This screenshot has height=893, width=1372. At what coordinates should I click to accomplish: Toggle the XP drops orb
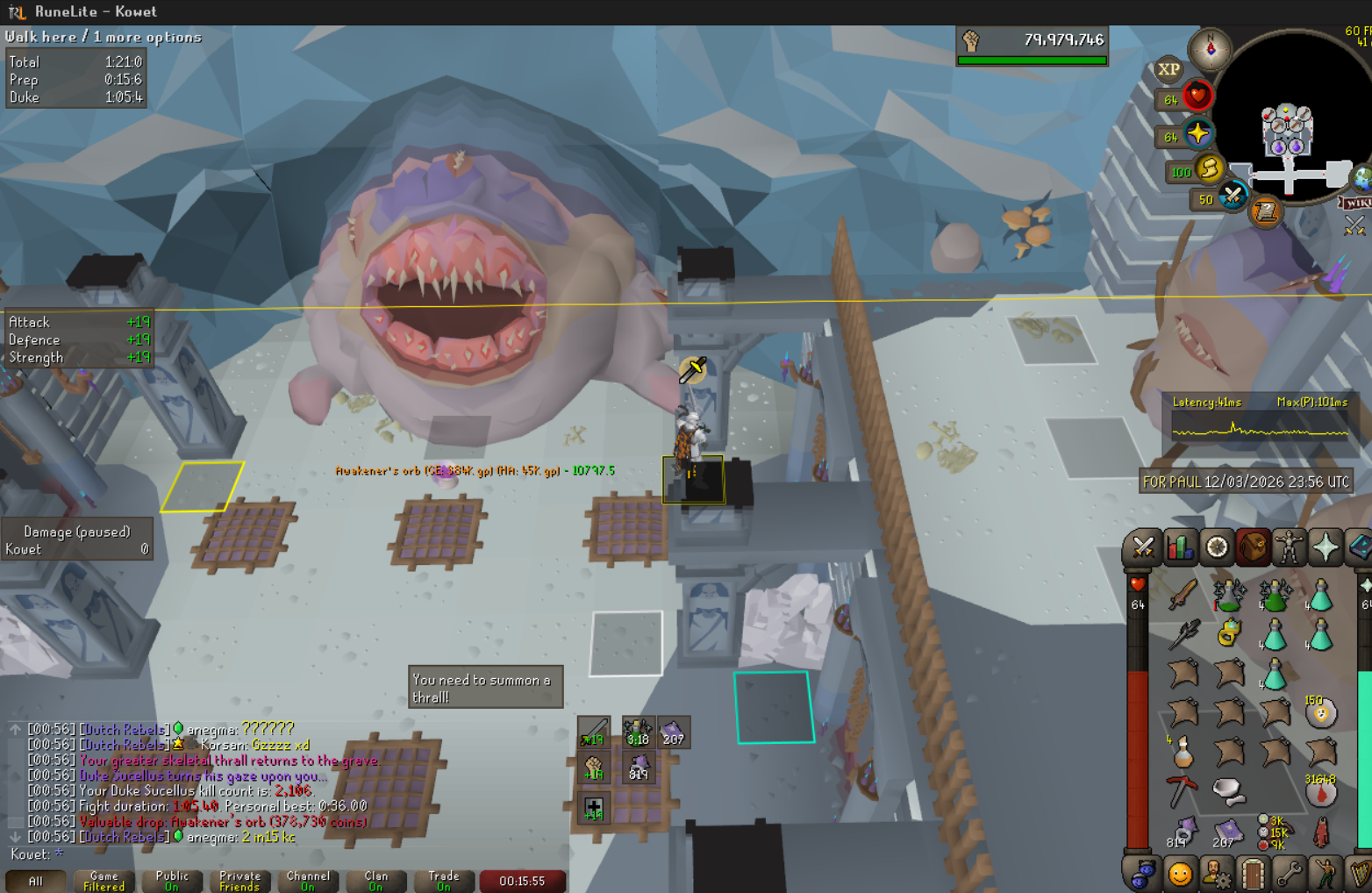[x=1168, y=70]
